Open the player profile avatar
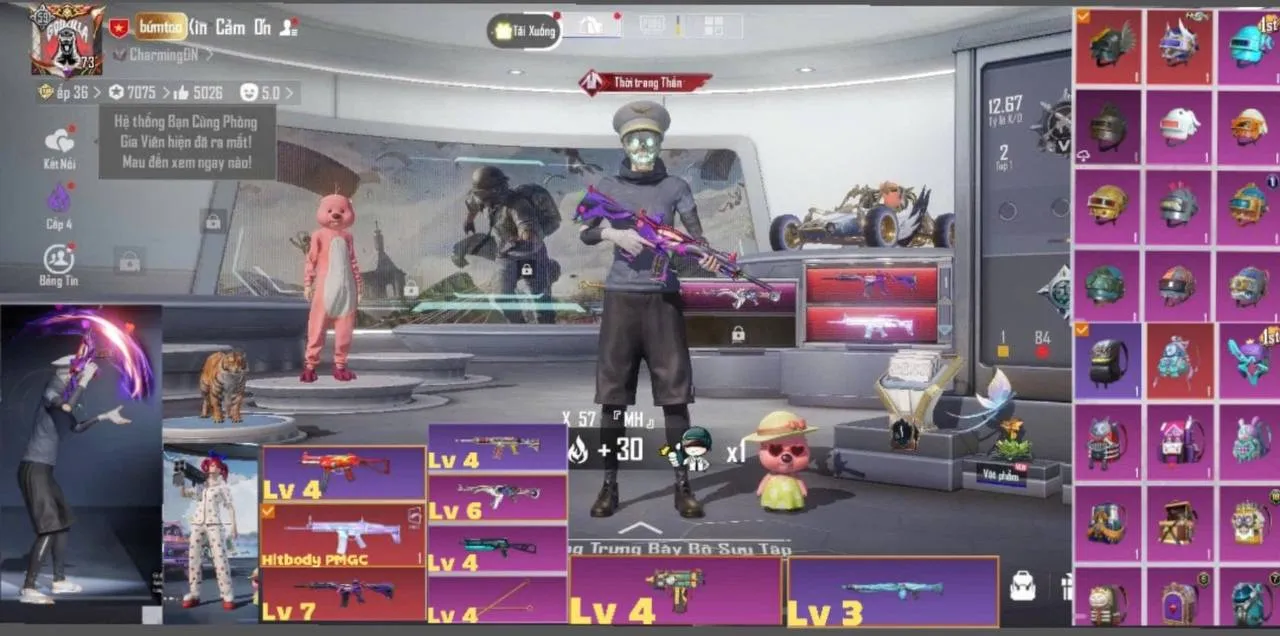Viewport: 1280px width, 636px height. pyautogui.click(x=67, y=40)
